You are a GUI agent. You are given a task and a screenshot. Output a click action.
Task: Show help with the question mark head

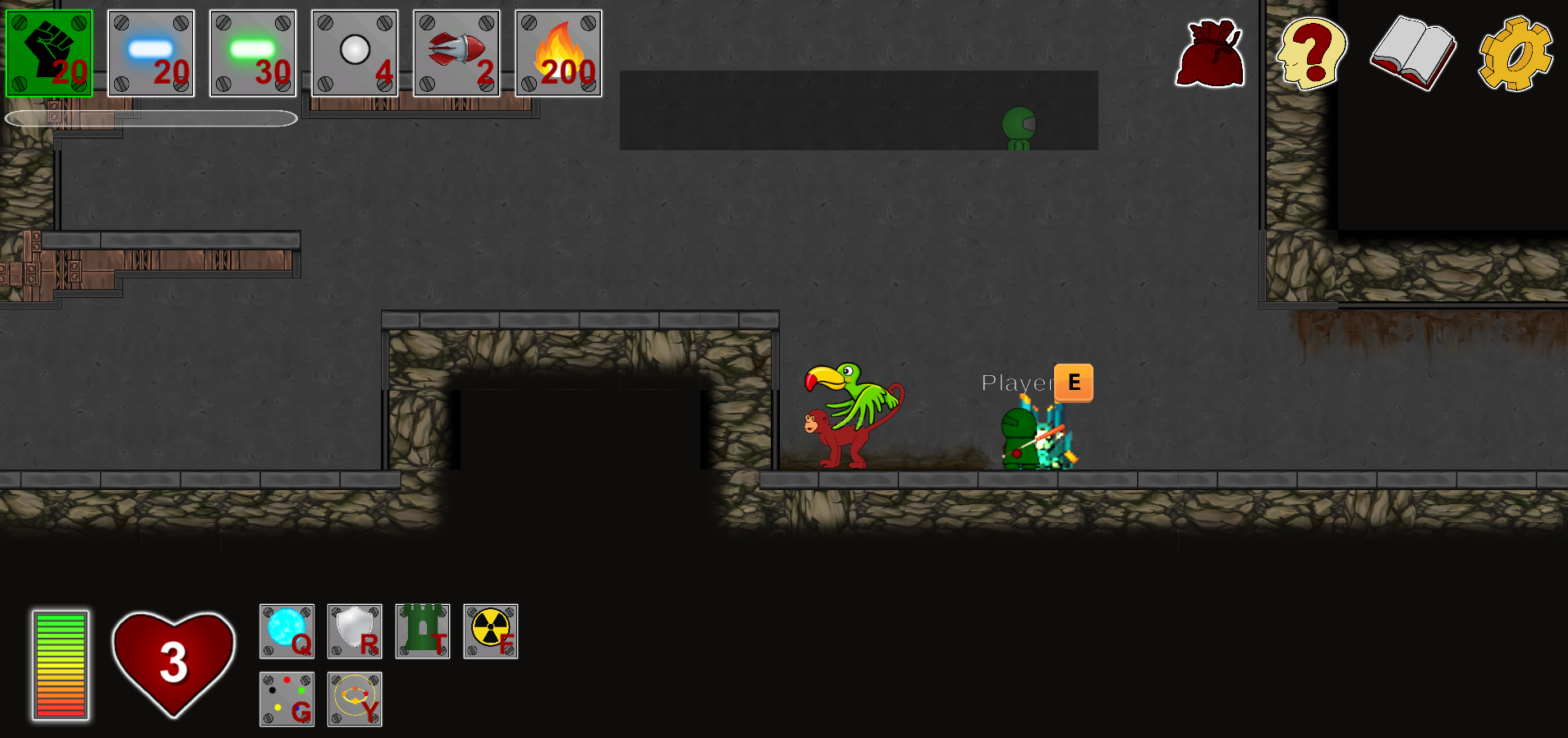1311,53
